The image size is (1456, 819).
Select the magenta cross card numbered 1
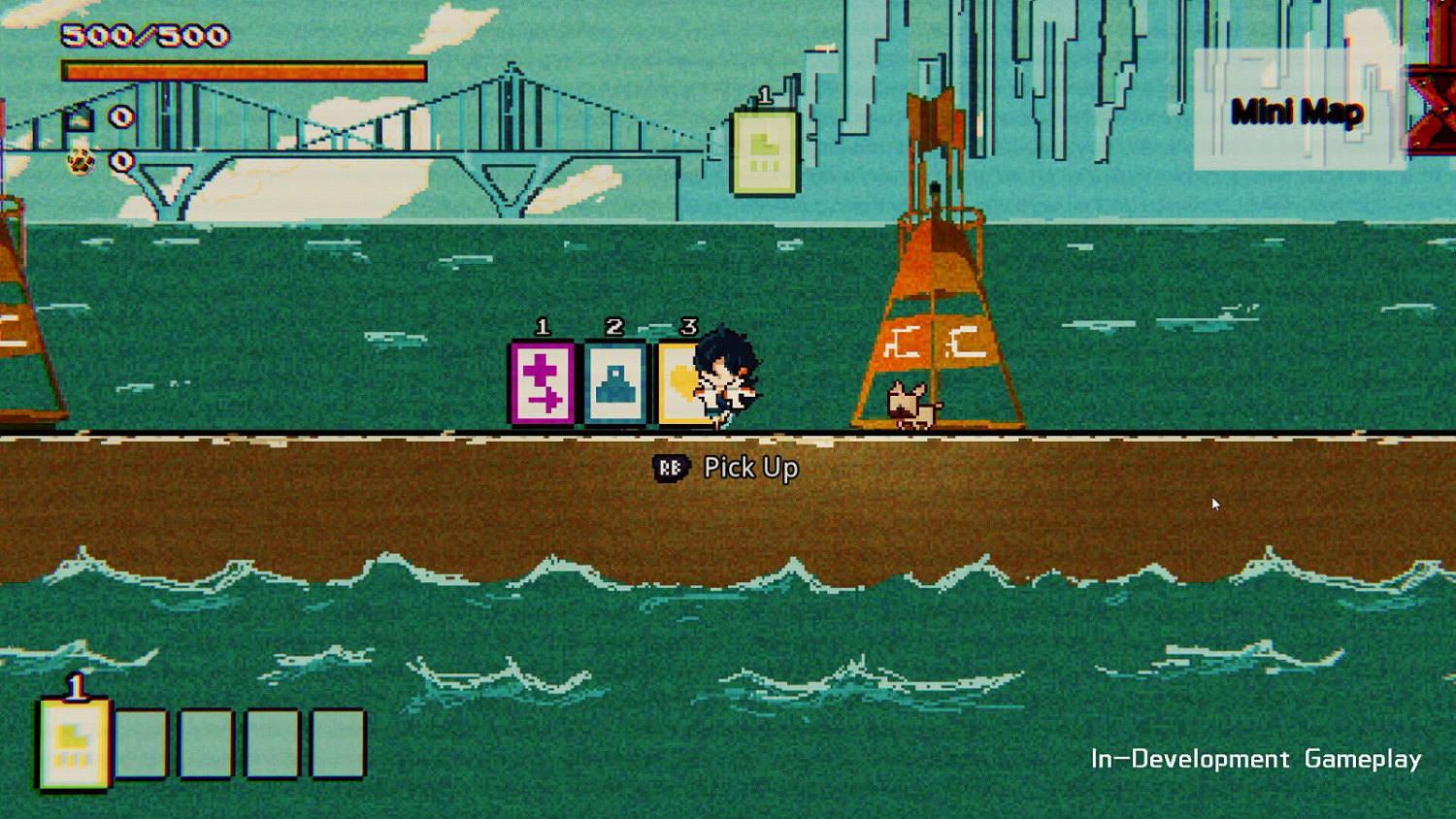coord(541,381)
